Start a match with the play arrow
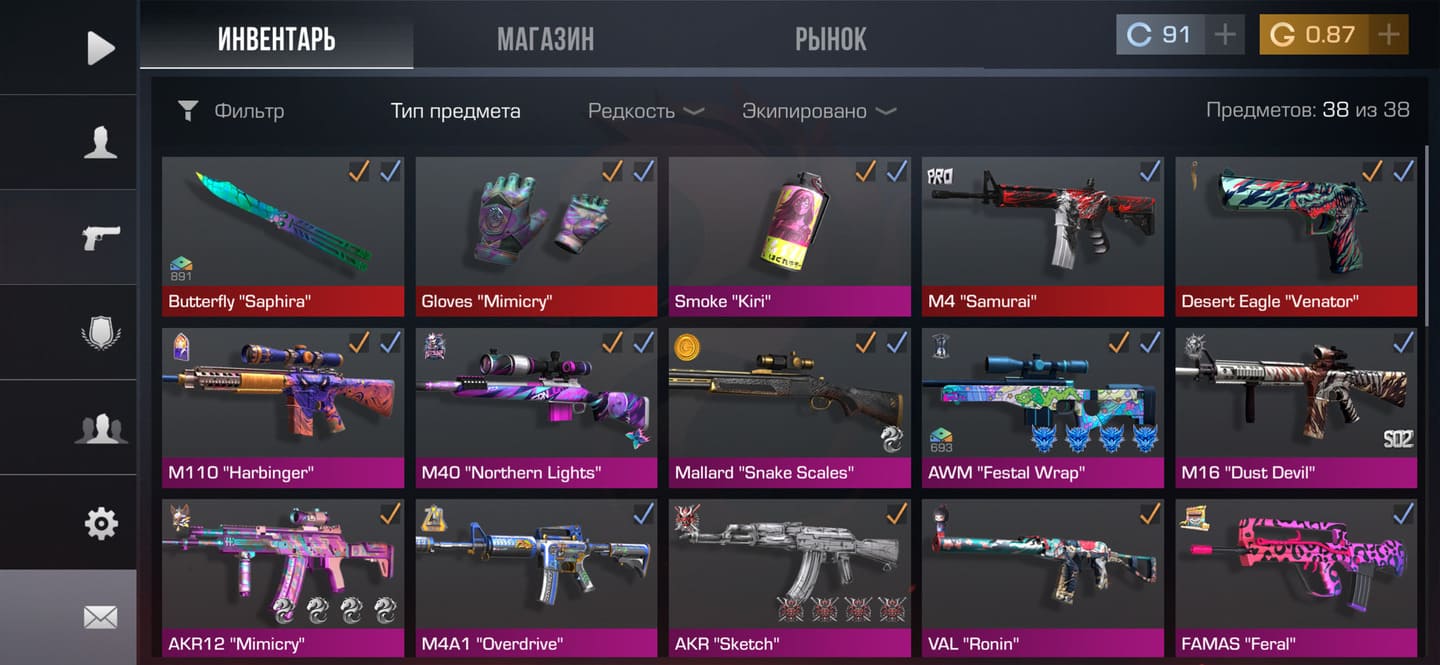The width and height of the screenshot is (1440, 665). click(x=100, y=47)
